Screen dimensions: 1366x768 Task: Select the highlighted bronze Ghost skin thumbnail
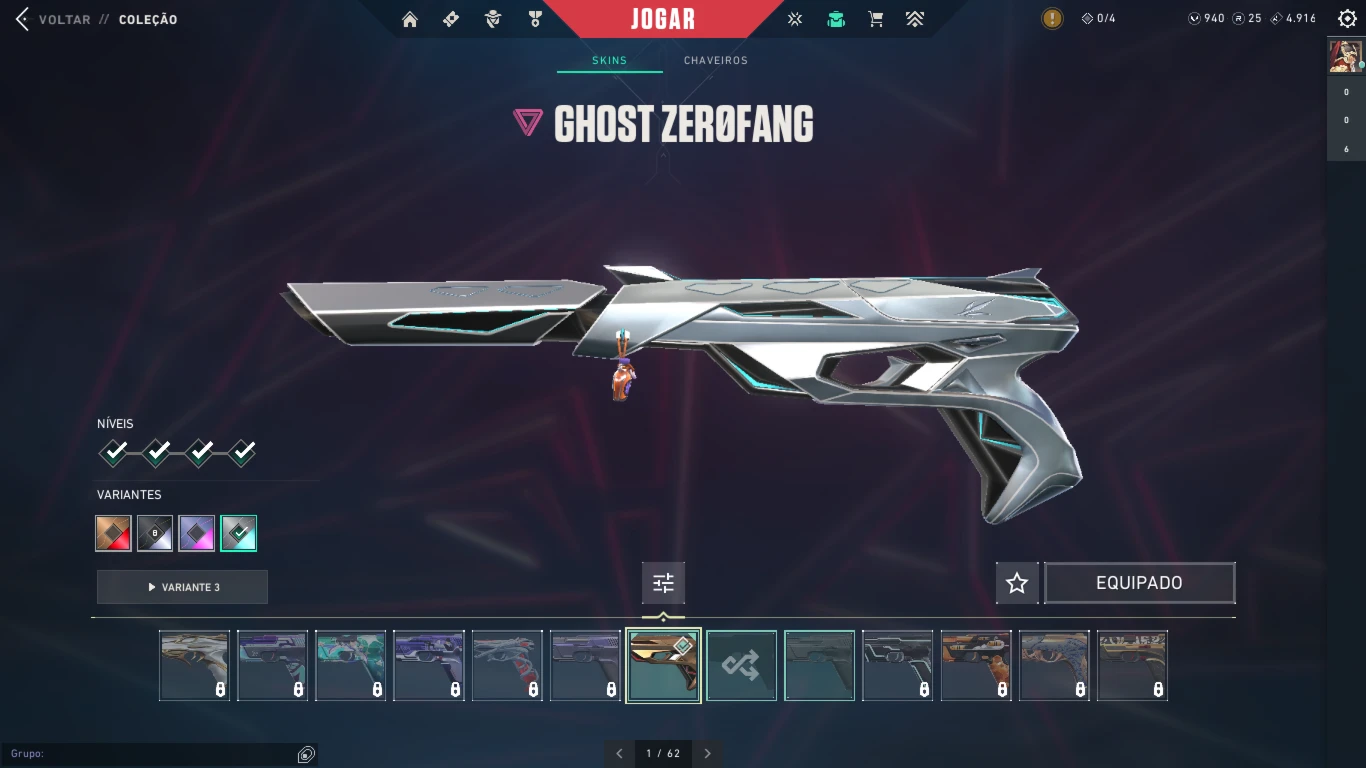click(x=663, y=665)
